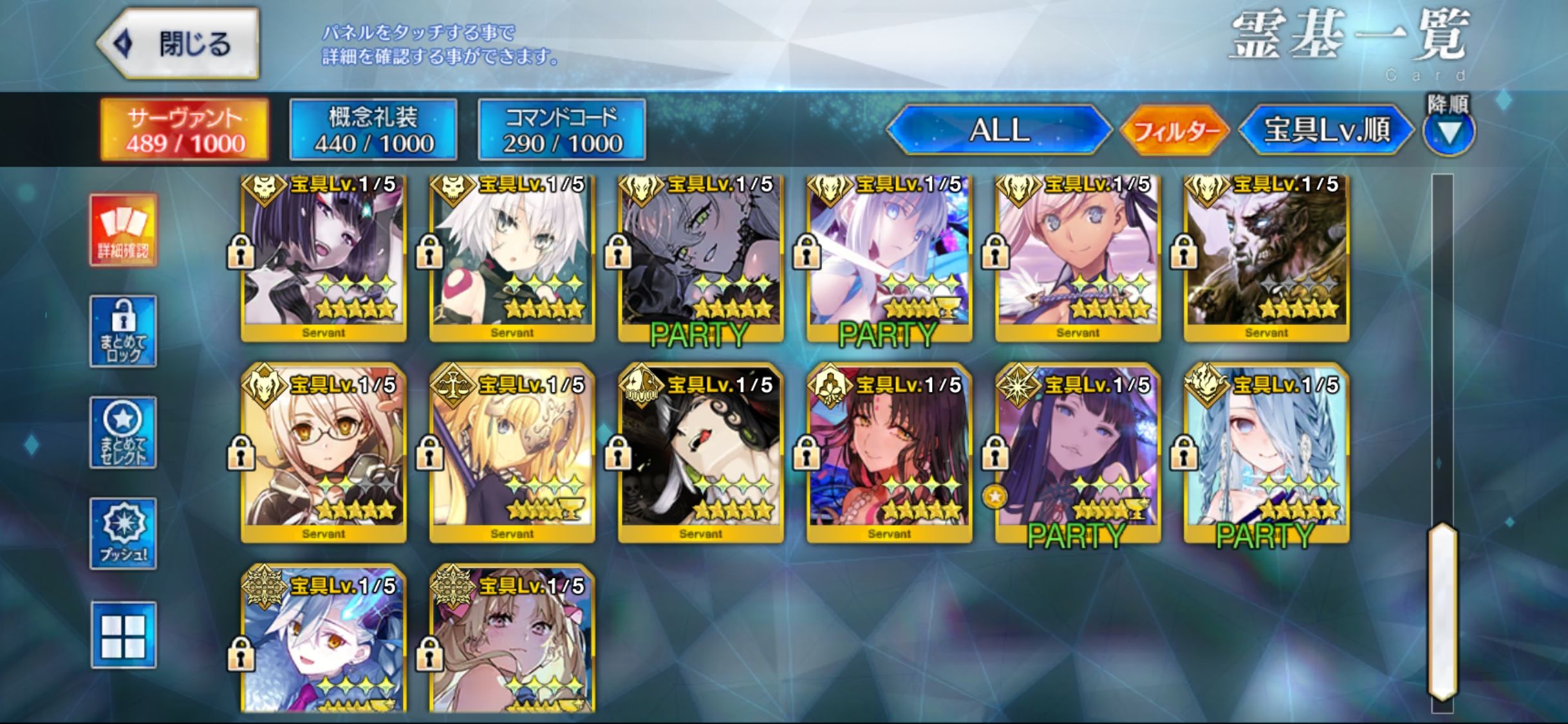This screenshot has height=724, width=1568.
Task: Click the servant list scrollbar handle
Action: pyautogui.click(x=1442, y=611)
